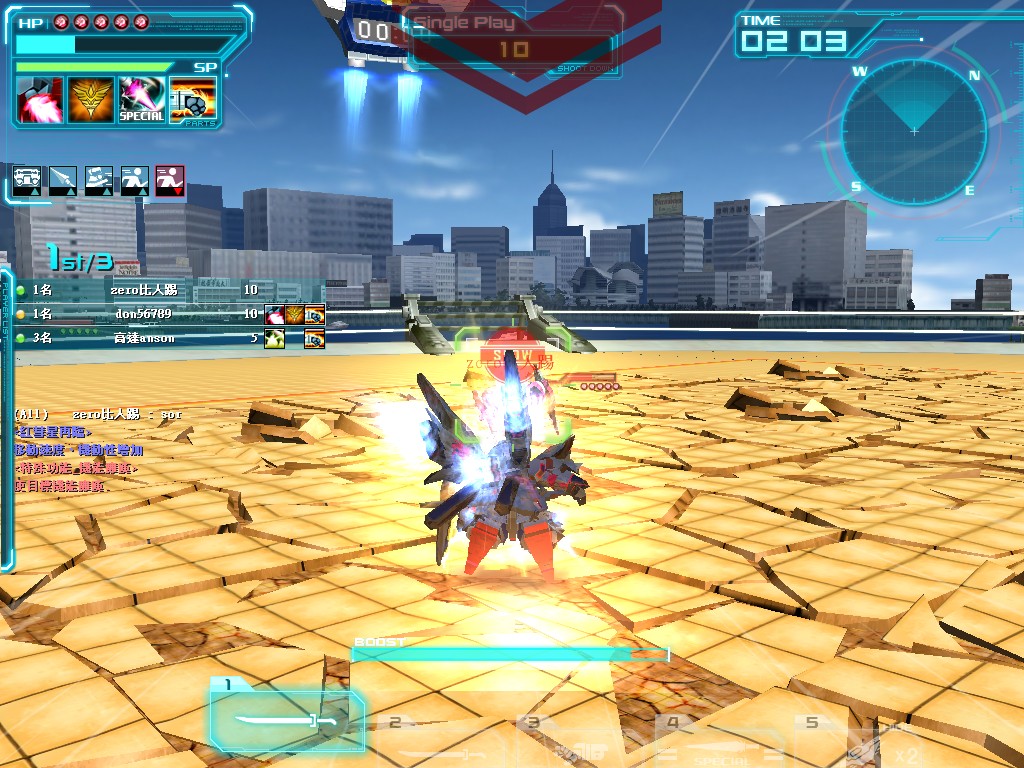Image resolution: width=1024 pixels, height=768 pixels.
Task: Click the missile status icon
Action: pyautogui.click(x=63, y=181)
